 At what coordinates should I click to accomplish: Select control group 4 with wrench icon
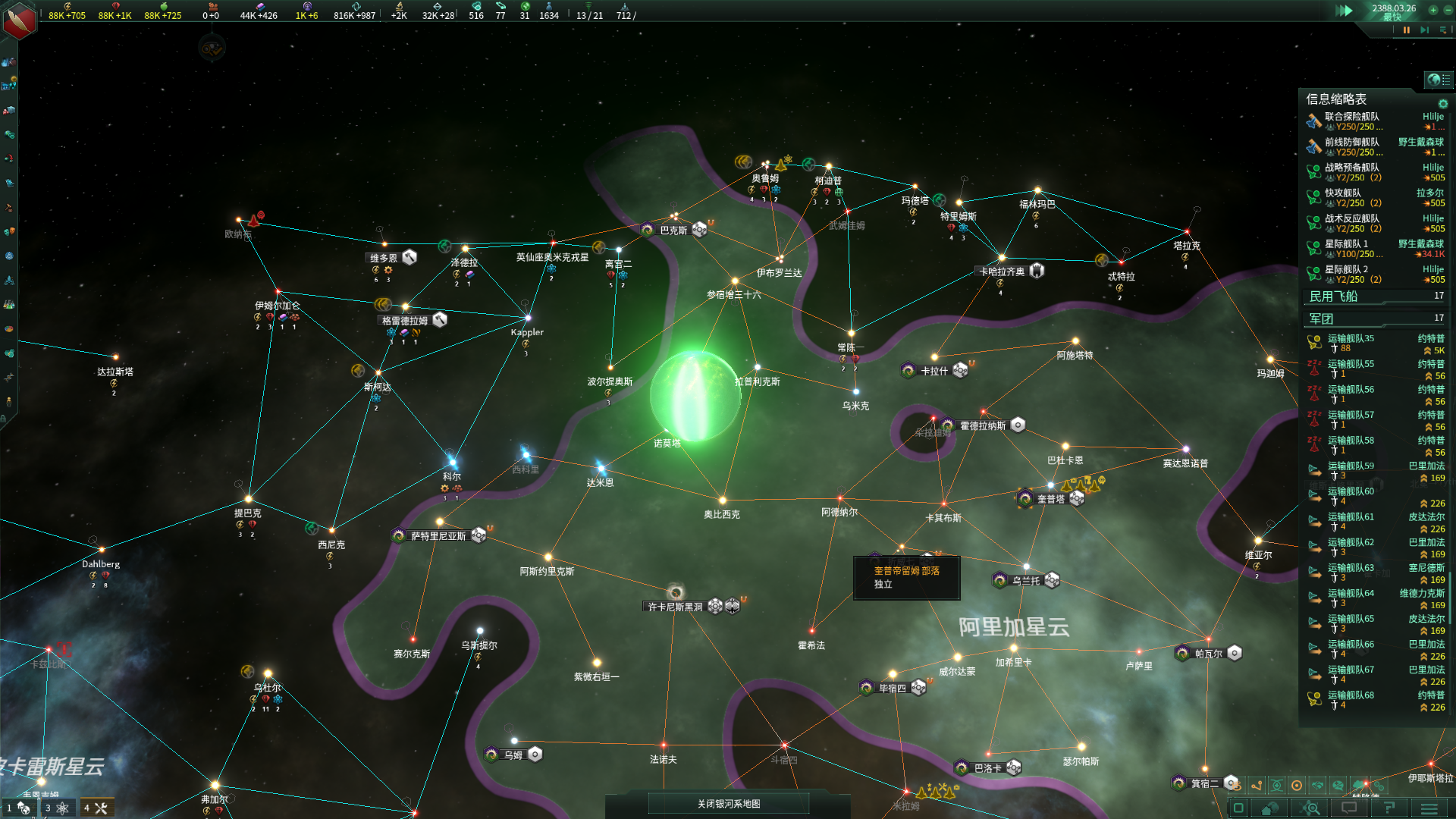point(96,808)
